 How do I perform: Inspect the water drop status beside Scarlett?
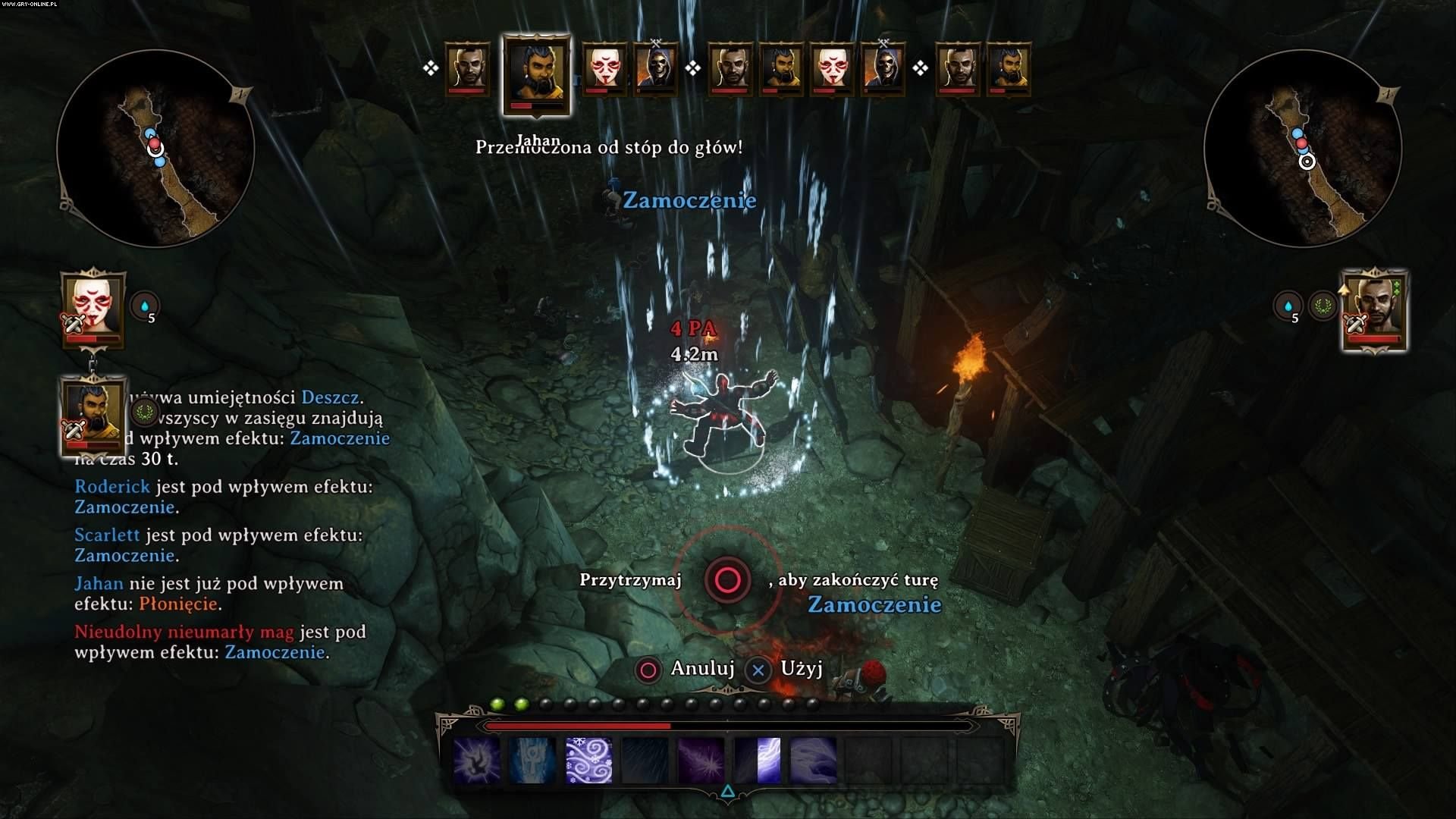point(144,307)
